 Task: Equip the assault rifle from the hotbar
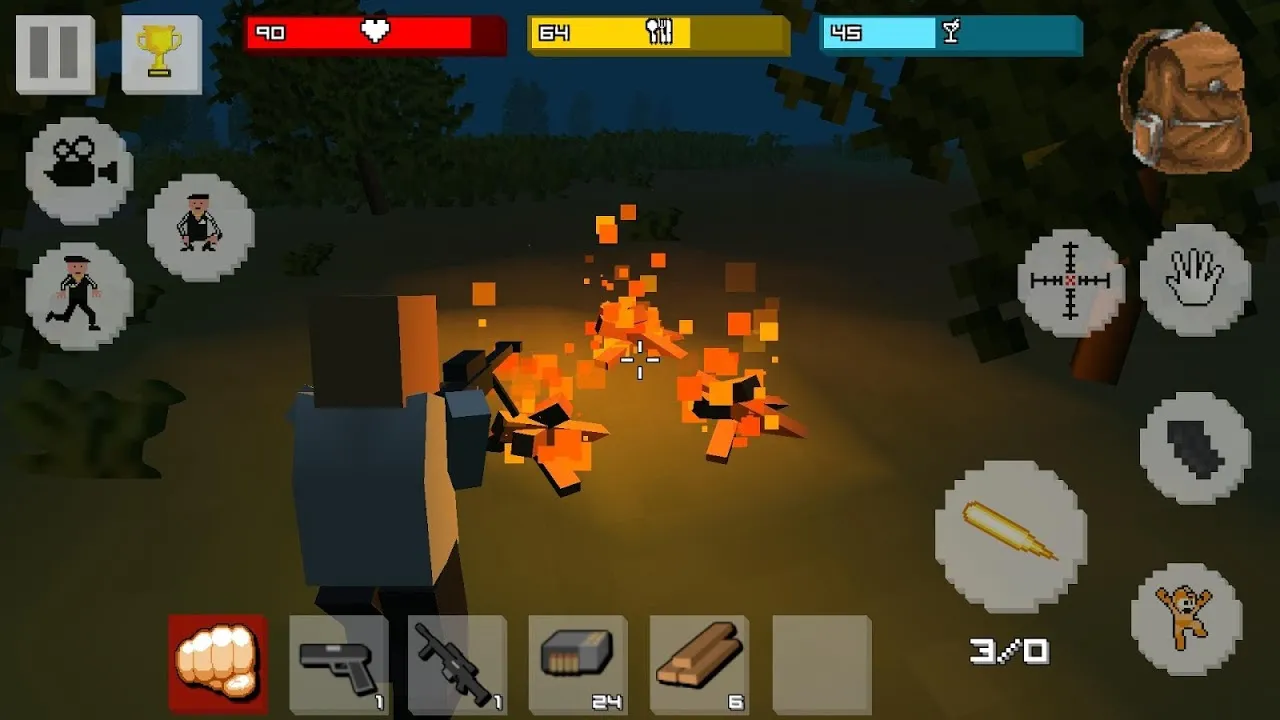click(x=457, y=663)
